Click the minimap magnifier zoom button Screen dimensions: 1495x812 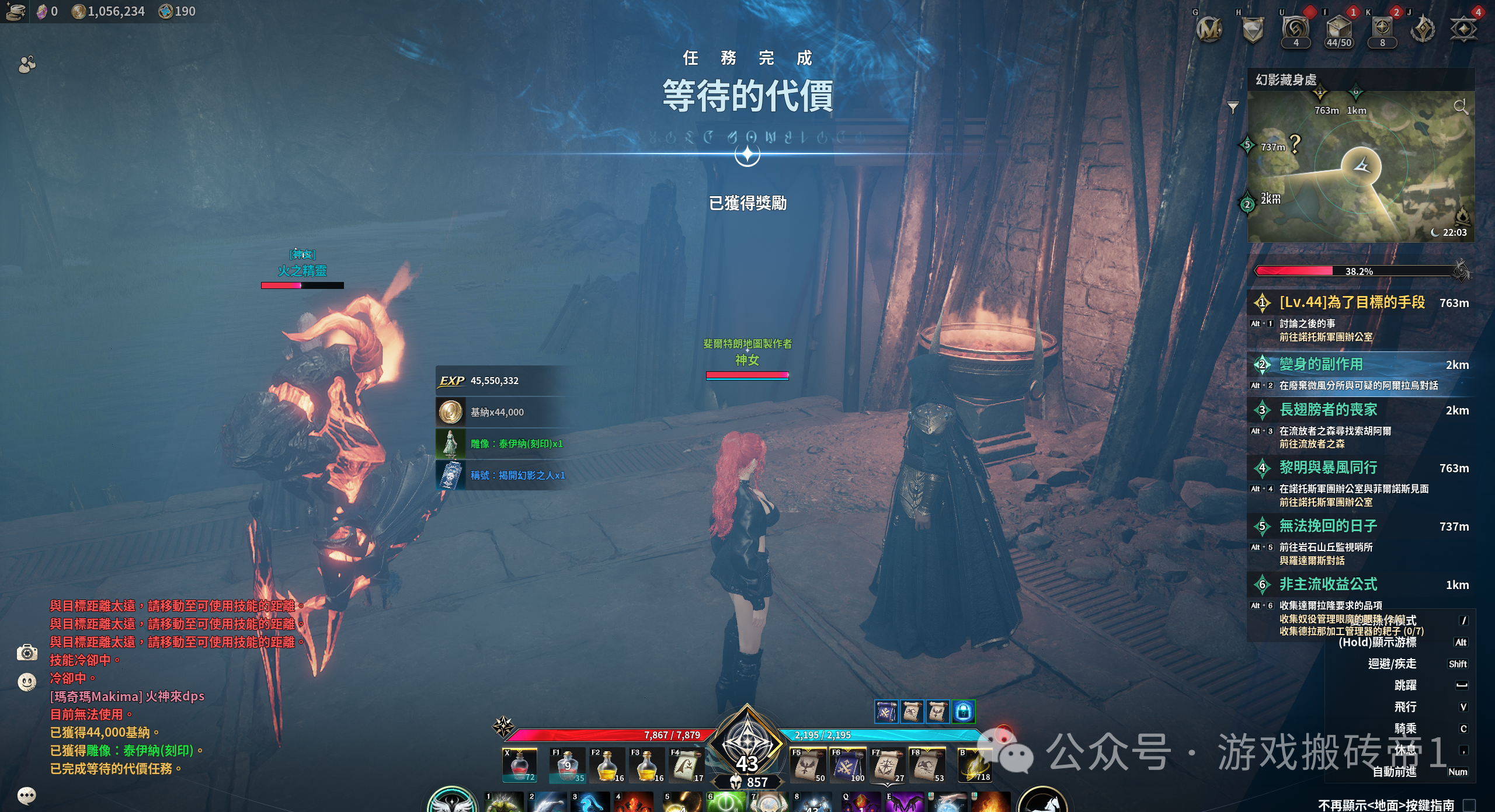pos(1461,107)
